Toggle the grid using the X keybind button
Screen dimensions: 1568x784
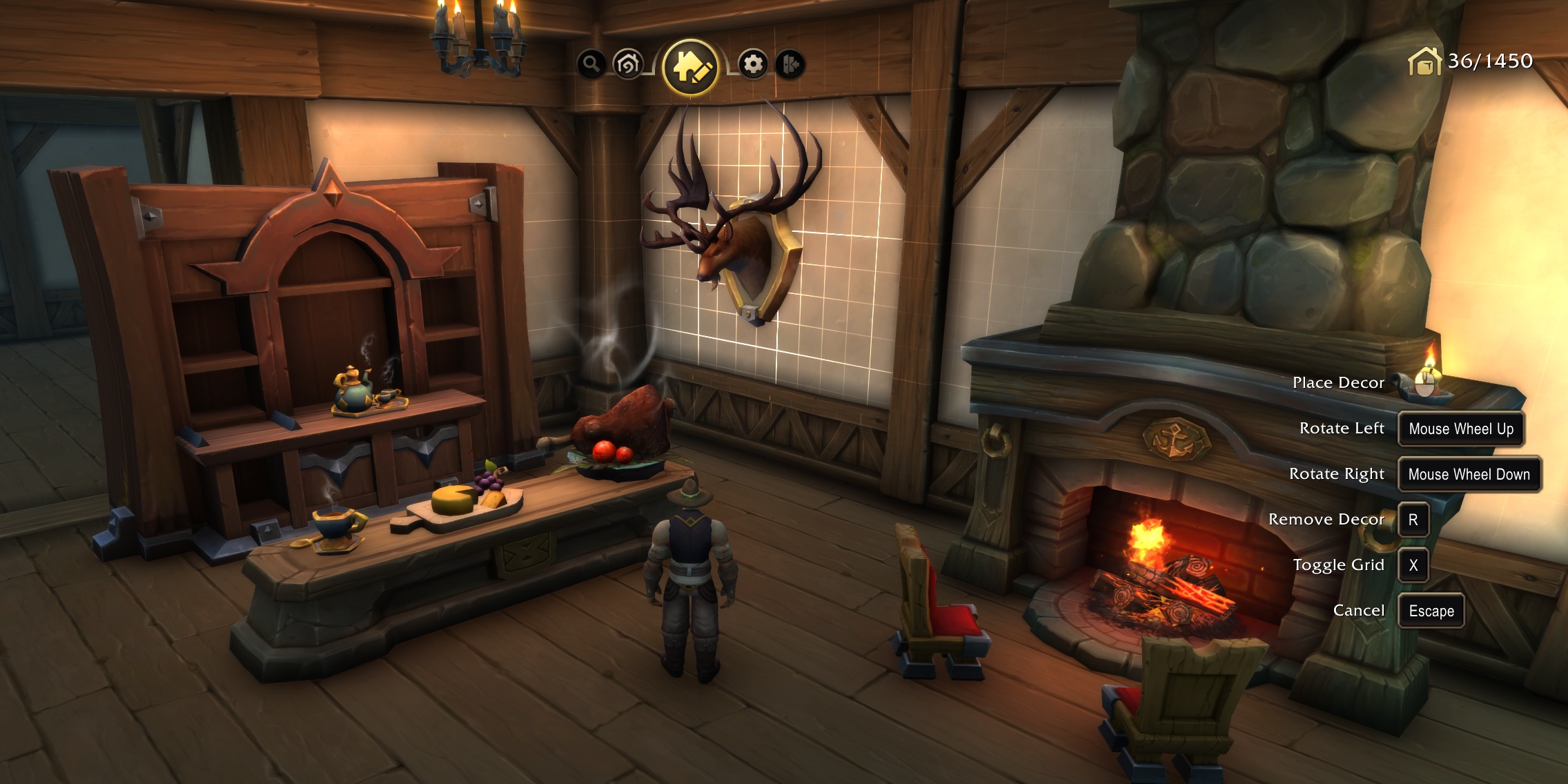(x=1414, y=565)
